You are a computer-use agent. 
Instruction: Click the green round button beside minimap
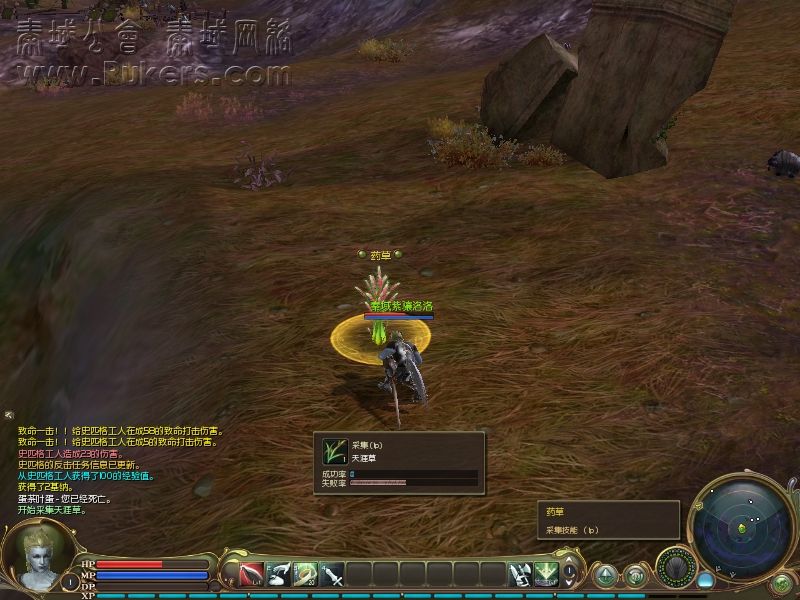(782, 582)
